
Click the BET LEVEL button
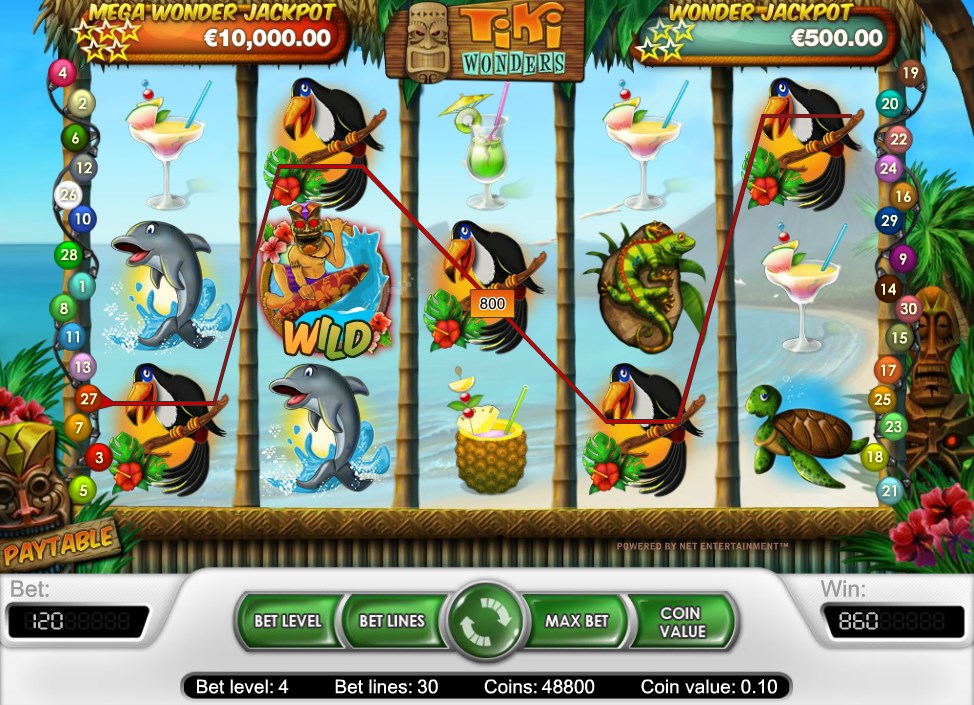[288, 622]
